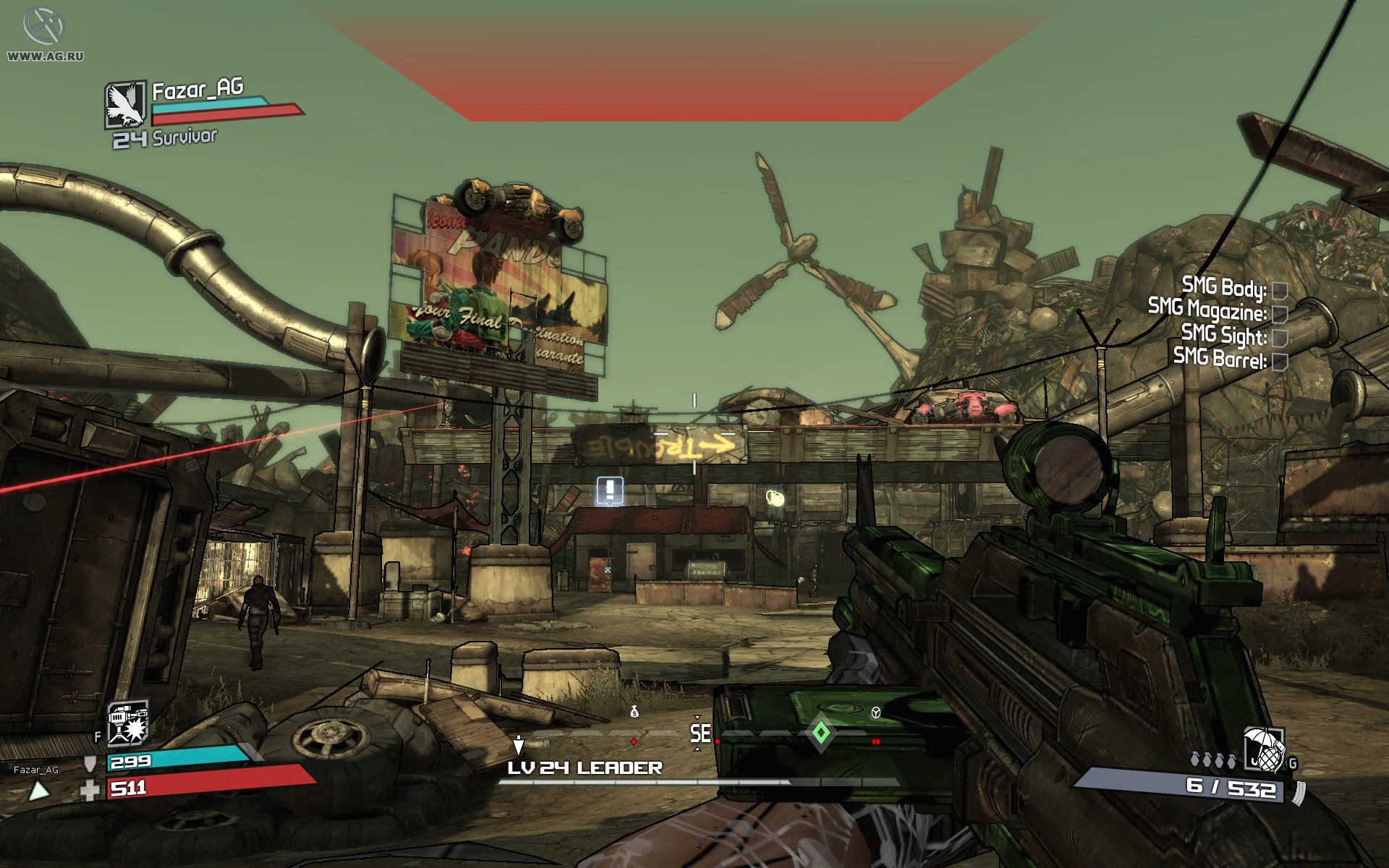Click Fazar_AG's eagle portrait icon
1389x868 pixels.
pos(126,104)
